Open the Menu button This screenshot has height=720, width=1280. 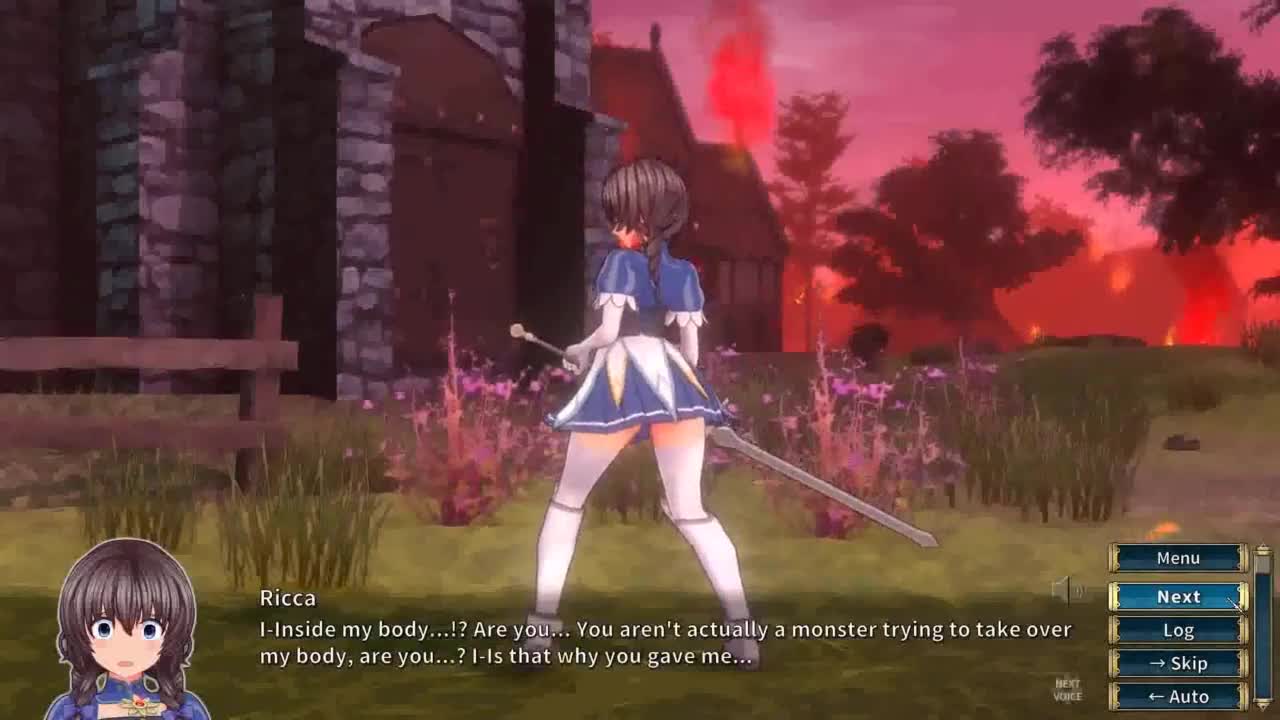[1178, 558]
